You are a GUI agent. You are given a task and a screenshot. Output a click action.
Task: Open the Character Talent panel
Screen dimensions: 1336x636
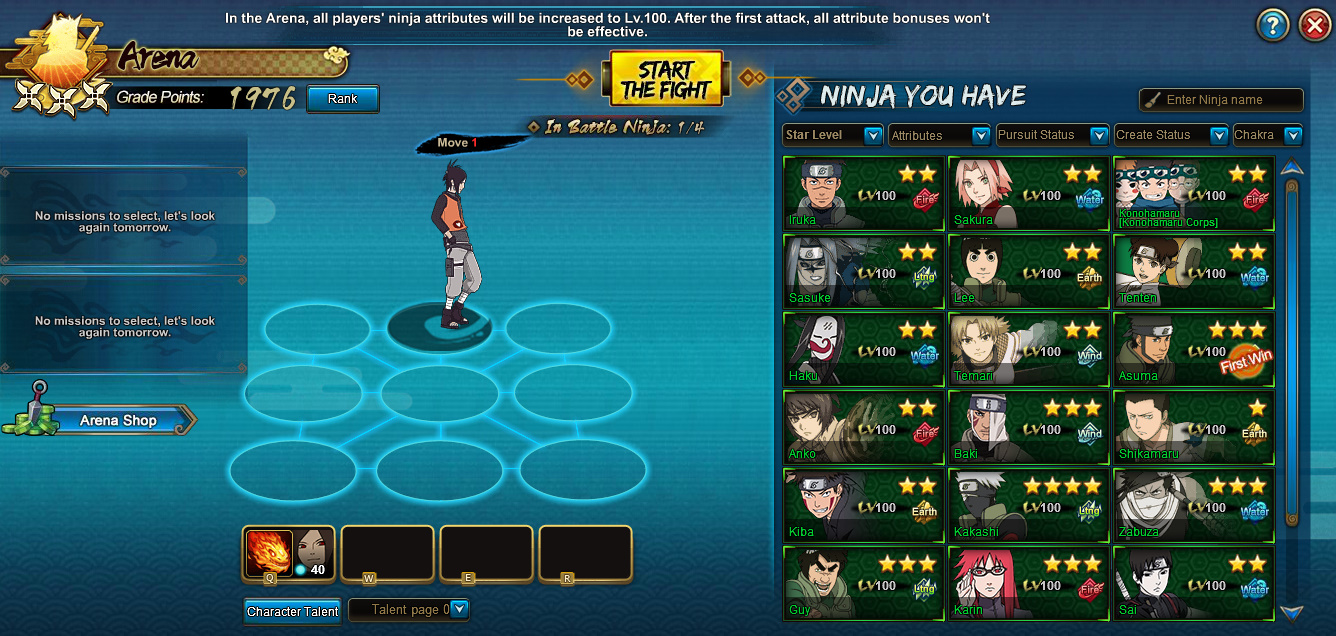tap(292, 611)
